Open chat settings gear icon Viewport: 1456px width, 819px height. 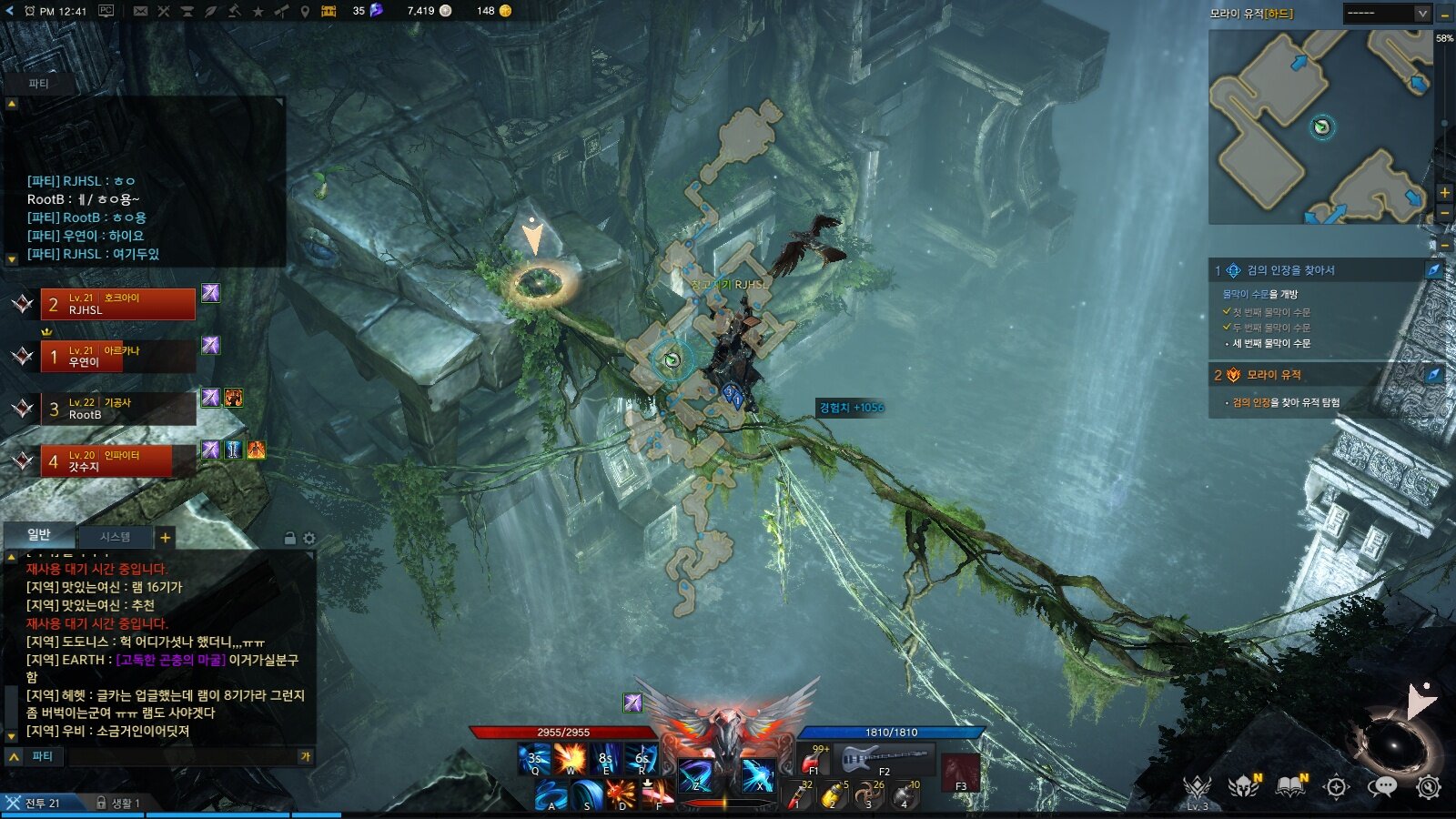point(309,538)
